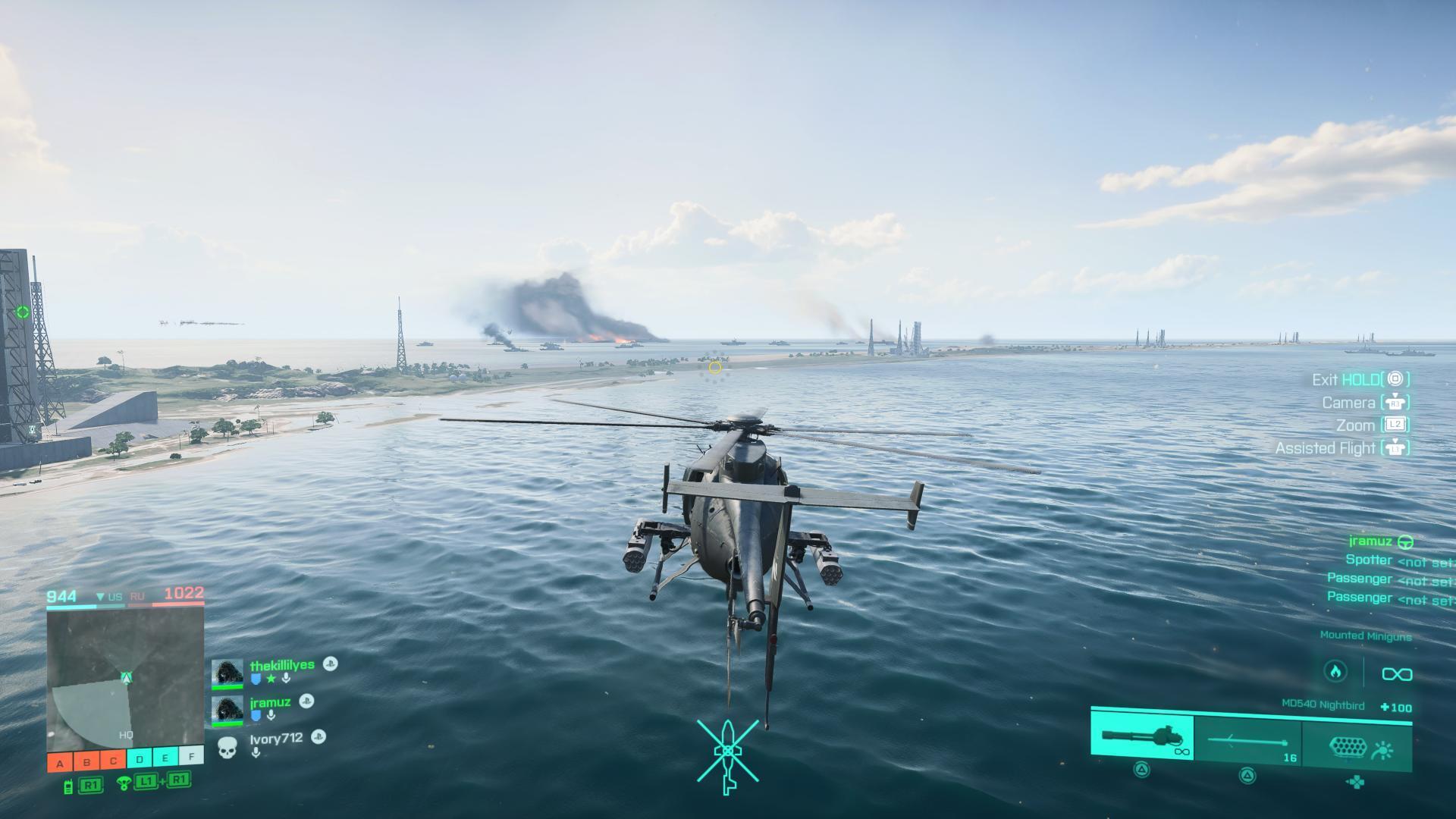The height and width of the screenshot is (819, 1456).
Task: Select the Mounted Miniguns weapon slot
Action: [1142, 736]
